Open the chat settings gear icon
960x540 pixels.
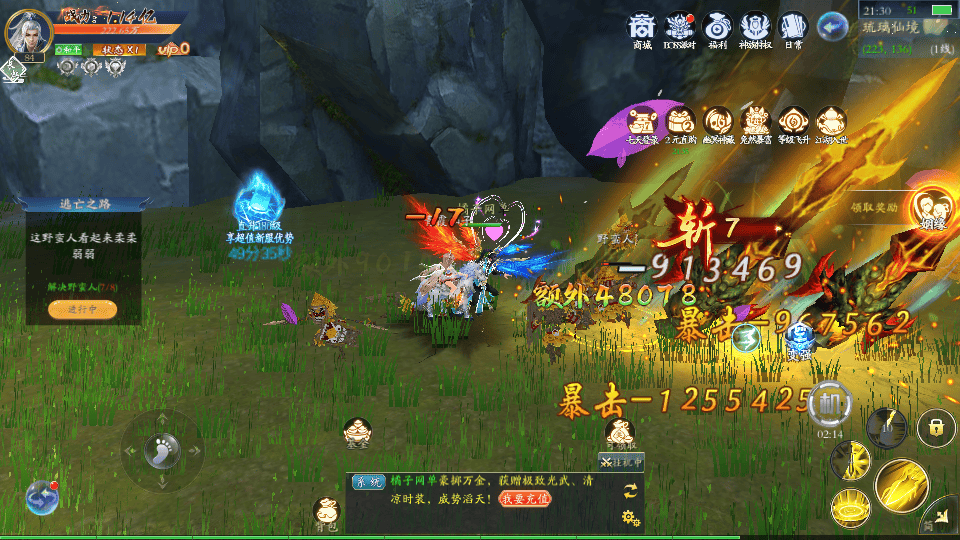tap(630, 516)
